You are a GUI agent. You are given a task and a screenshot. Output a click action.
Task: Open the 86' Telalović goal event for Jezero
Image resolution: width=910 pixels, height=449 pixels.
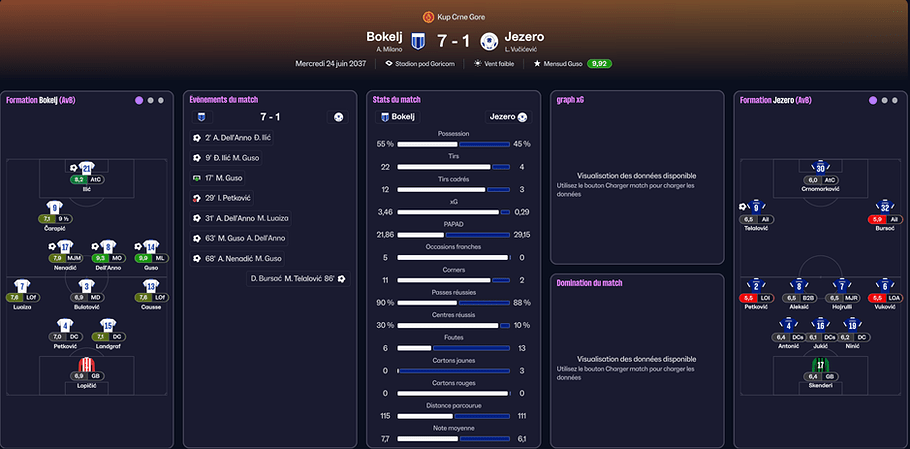pos(297,278)
